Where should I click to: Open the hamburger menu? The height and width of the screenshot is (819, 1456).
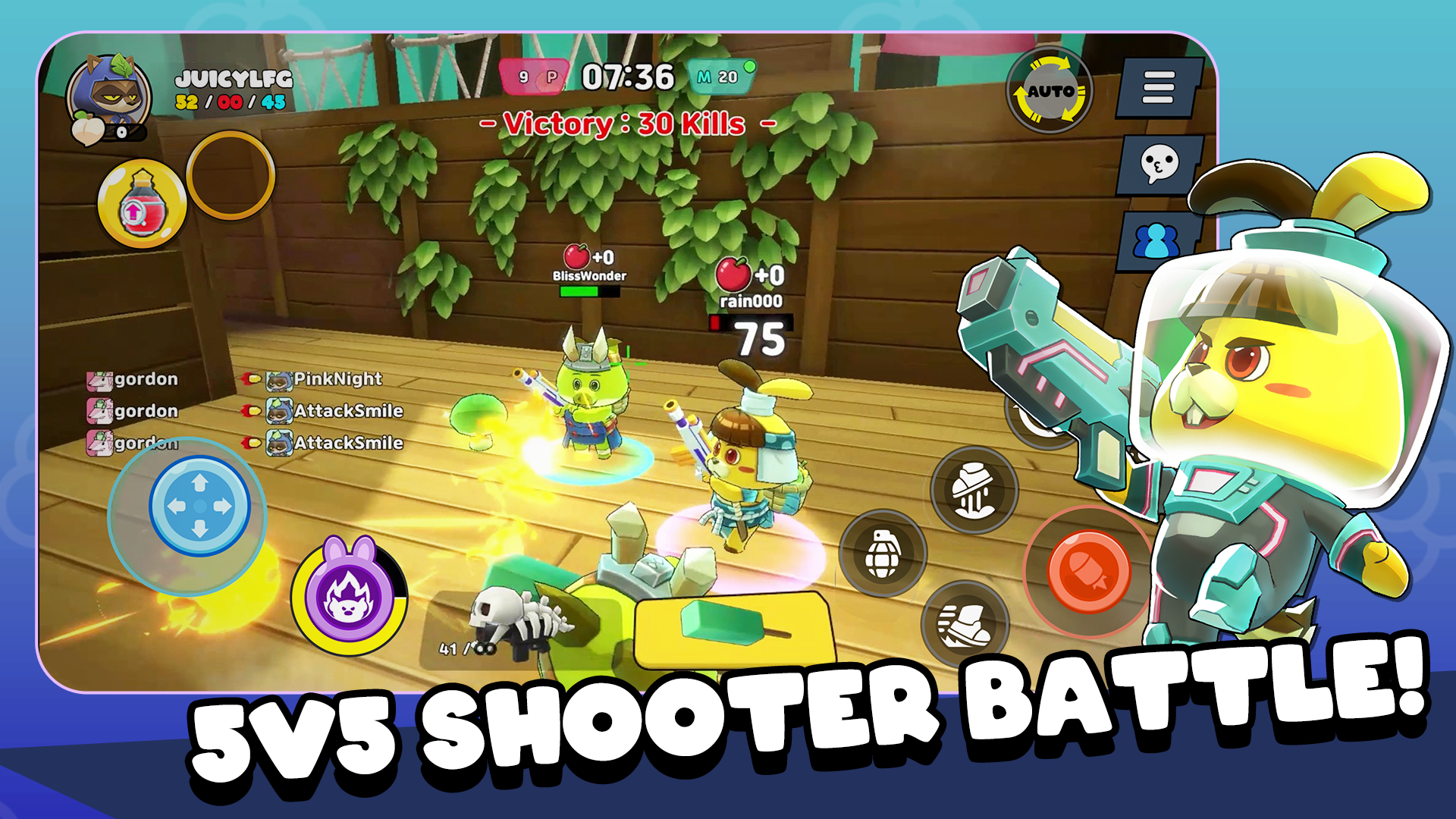[x=1157, y=87]
